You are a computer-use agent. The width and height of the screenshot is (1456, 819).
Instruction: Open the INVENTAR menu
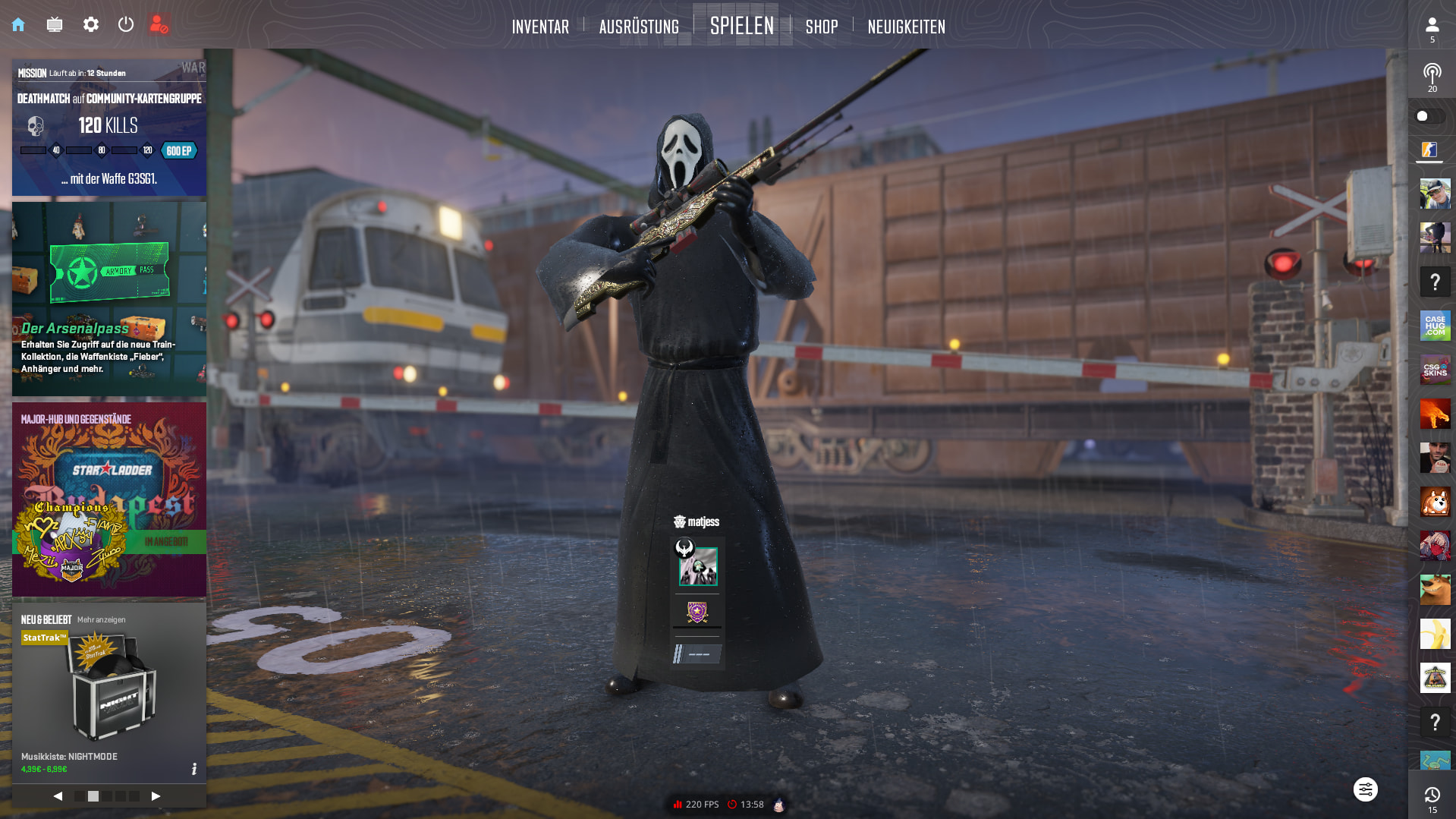(540, 27)
